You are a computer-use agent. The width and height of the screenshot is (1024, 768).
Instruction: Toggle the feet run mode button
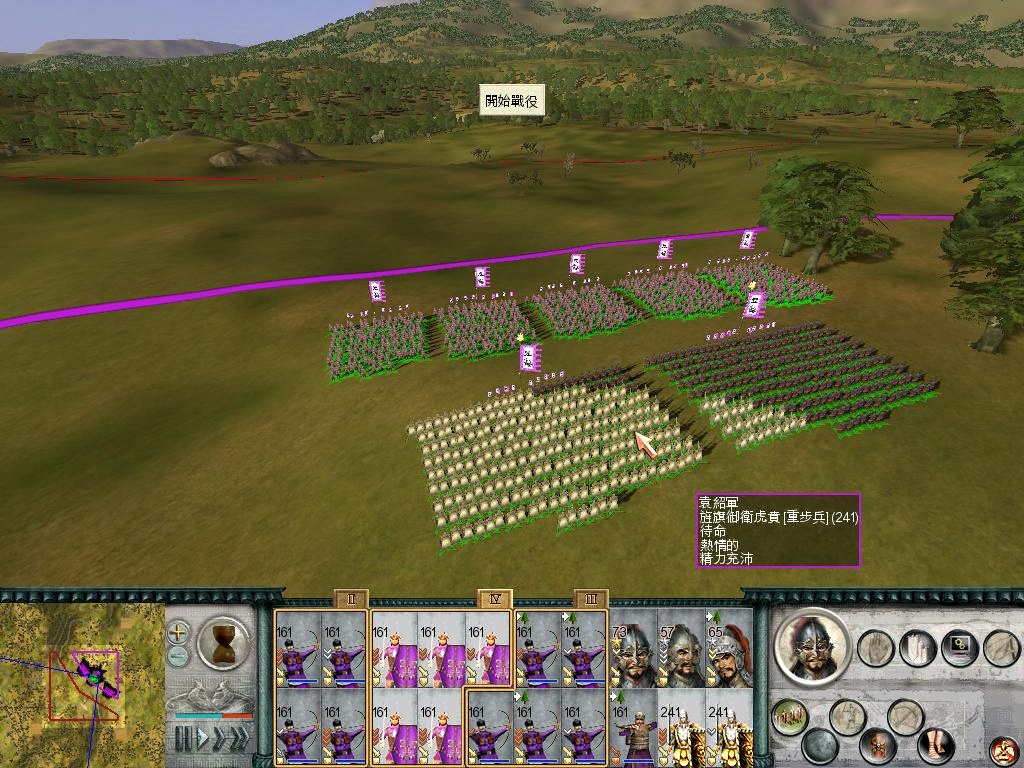[x=937, y=745]
